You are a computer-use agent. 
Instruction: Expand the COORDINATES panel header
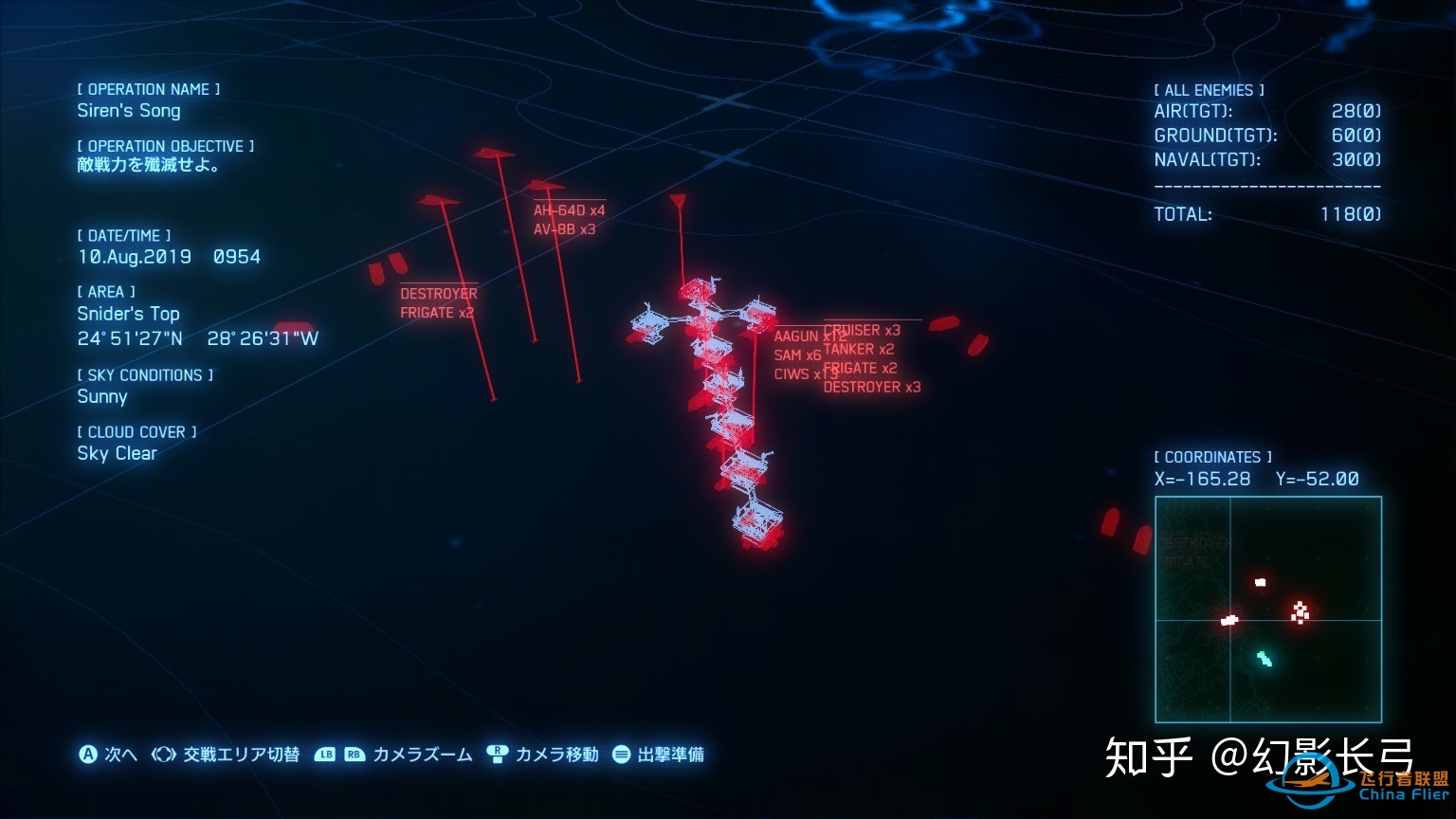tap(1211, 456)
